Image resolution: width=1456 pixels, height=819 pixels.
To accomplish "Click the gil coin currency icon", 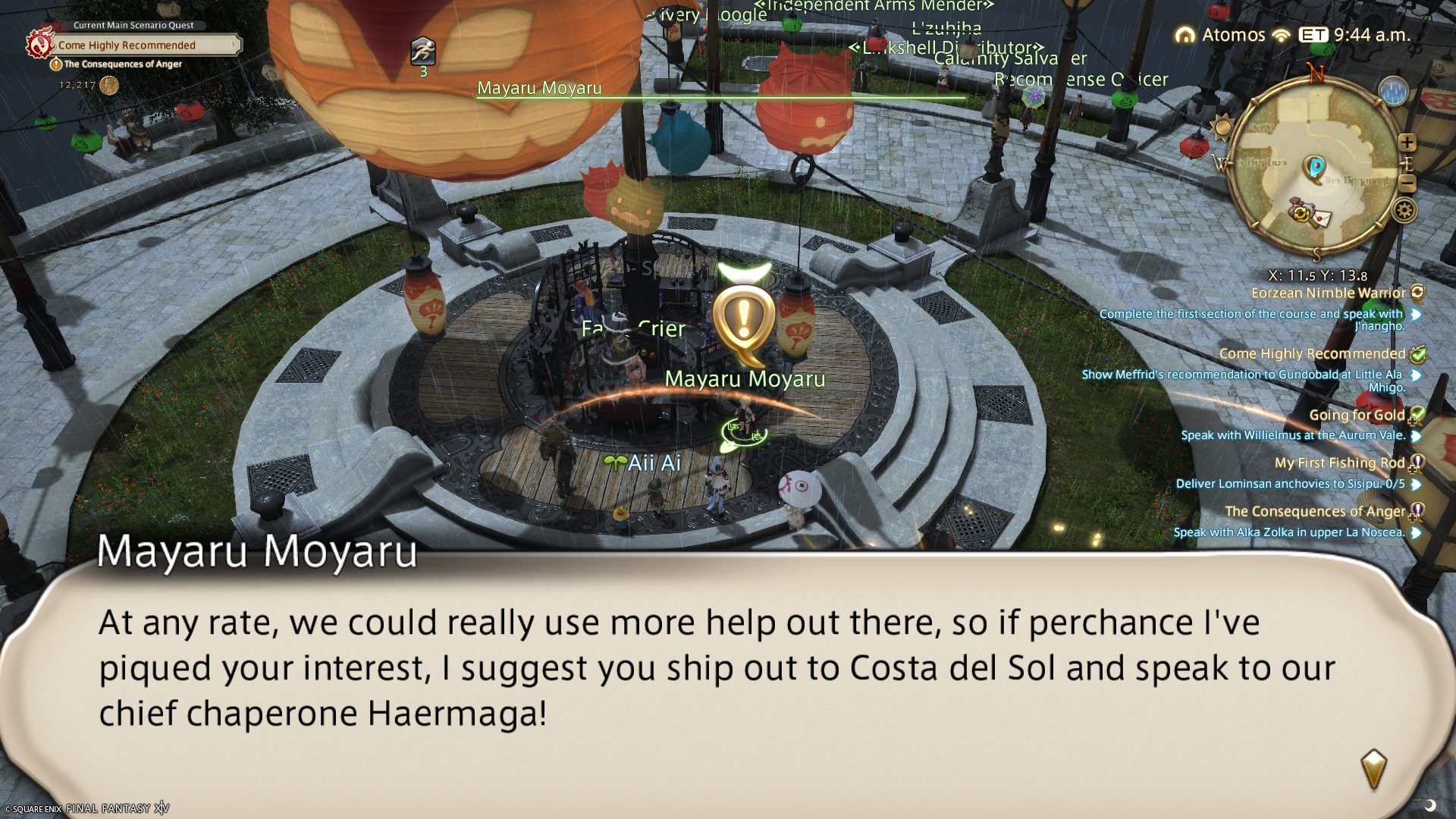I will click(x=109, y=85).
